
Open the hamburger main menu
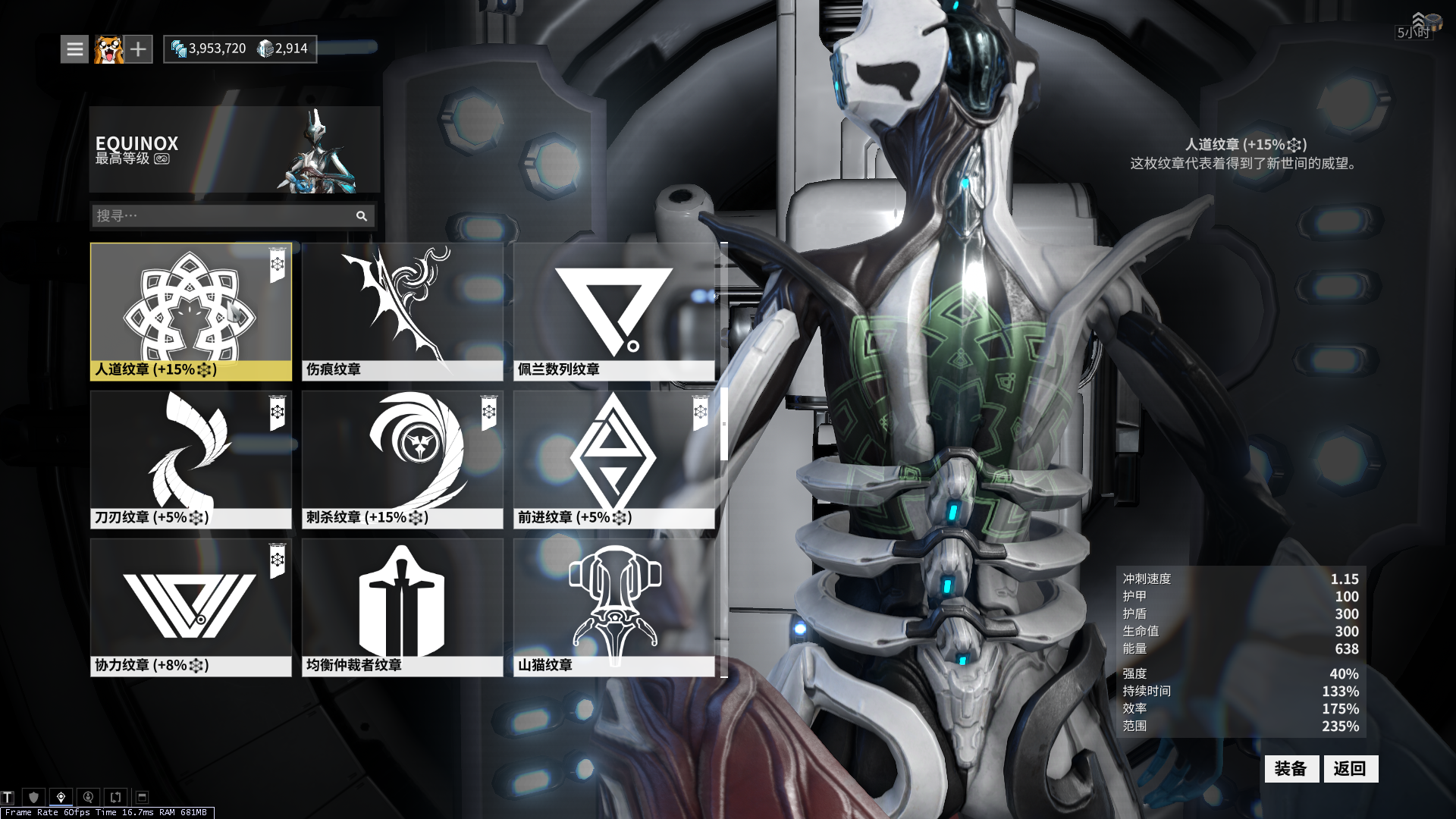click(74, 49)
